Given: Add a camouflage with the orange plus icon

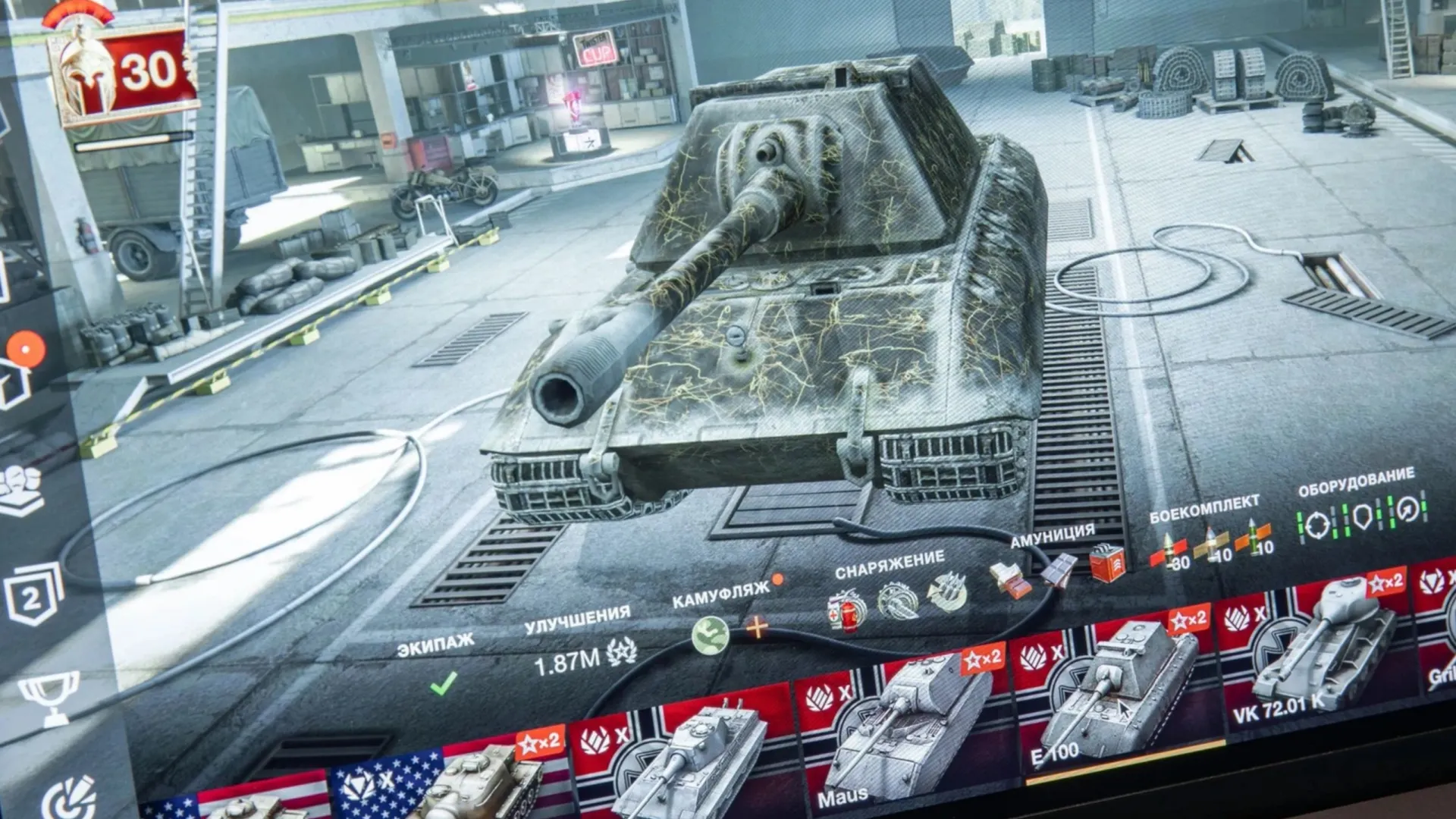Looking at the screenshot, I should pos(756,628).
